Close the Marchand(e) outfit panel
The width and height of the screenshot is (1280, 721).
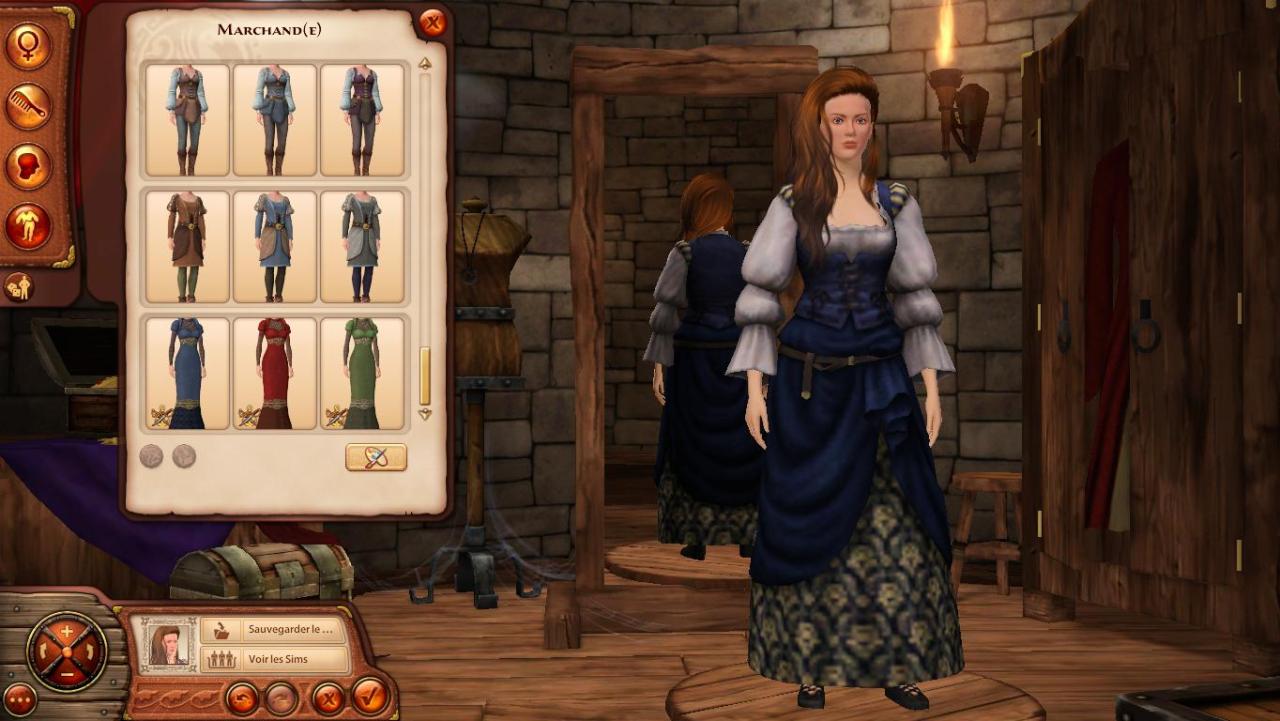[x=432, y=23]
